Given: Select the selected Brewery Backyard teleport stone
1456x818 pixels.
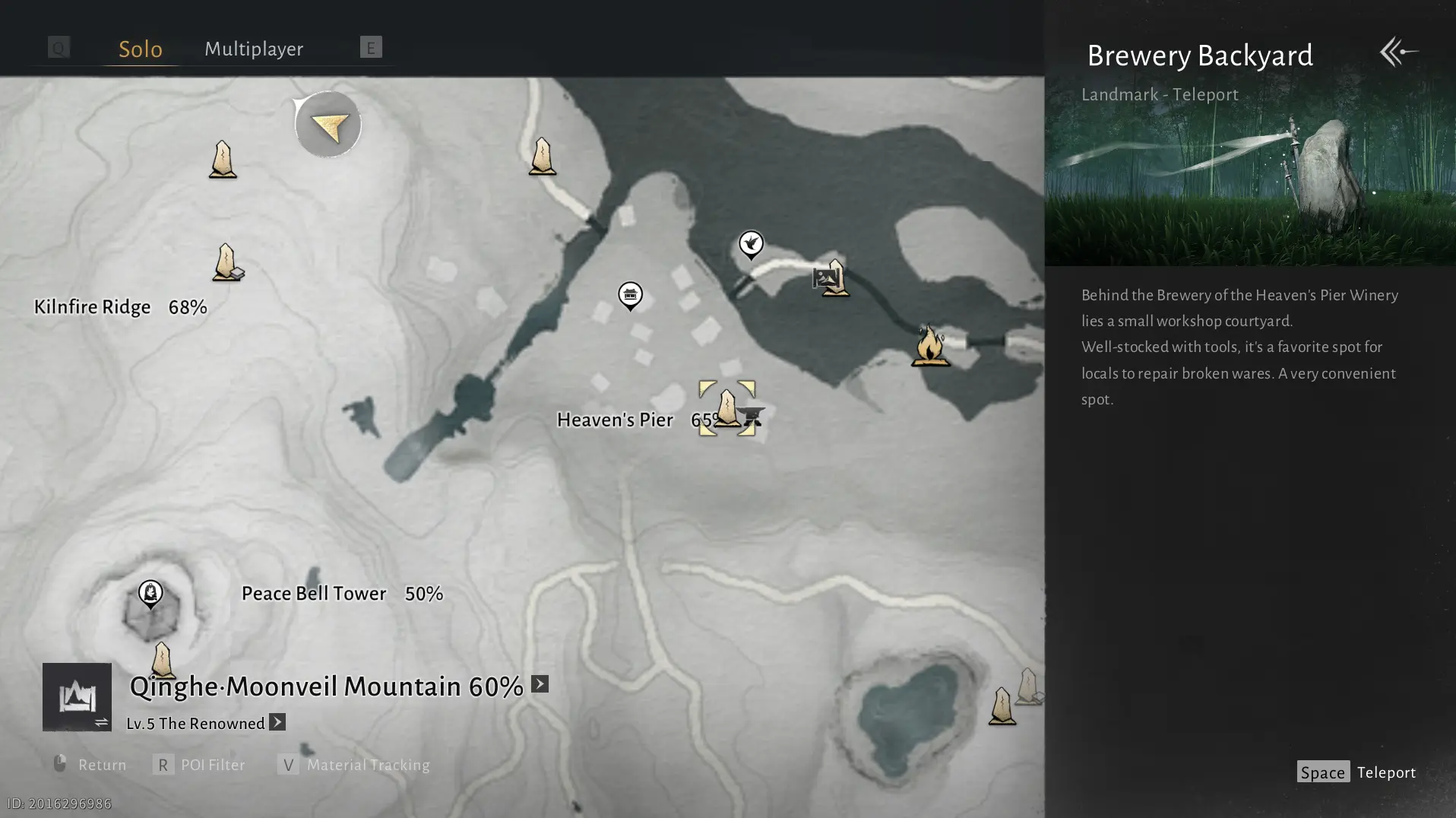Looking at the screenshot, I should click(726, 407).
